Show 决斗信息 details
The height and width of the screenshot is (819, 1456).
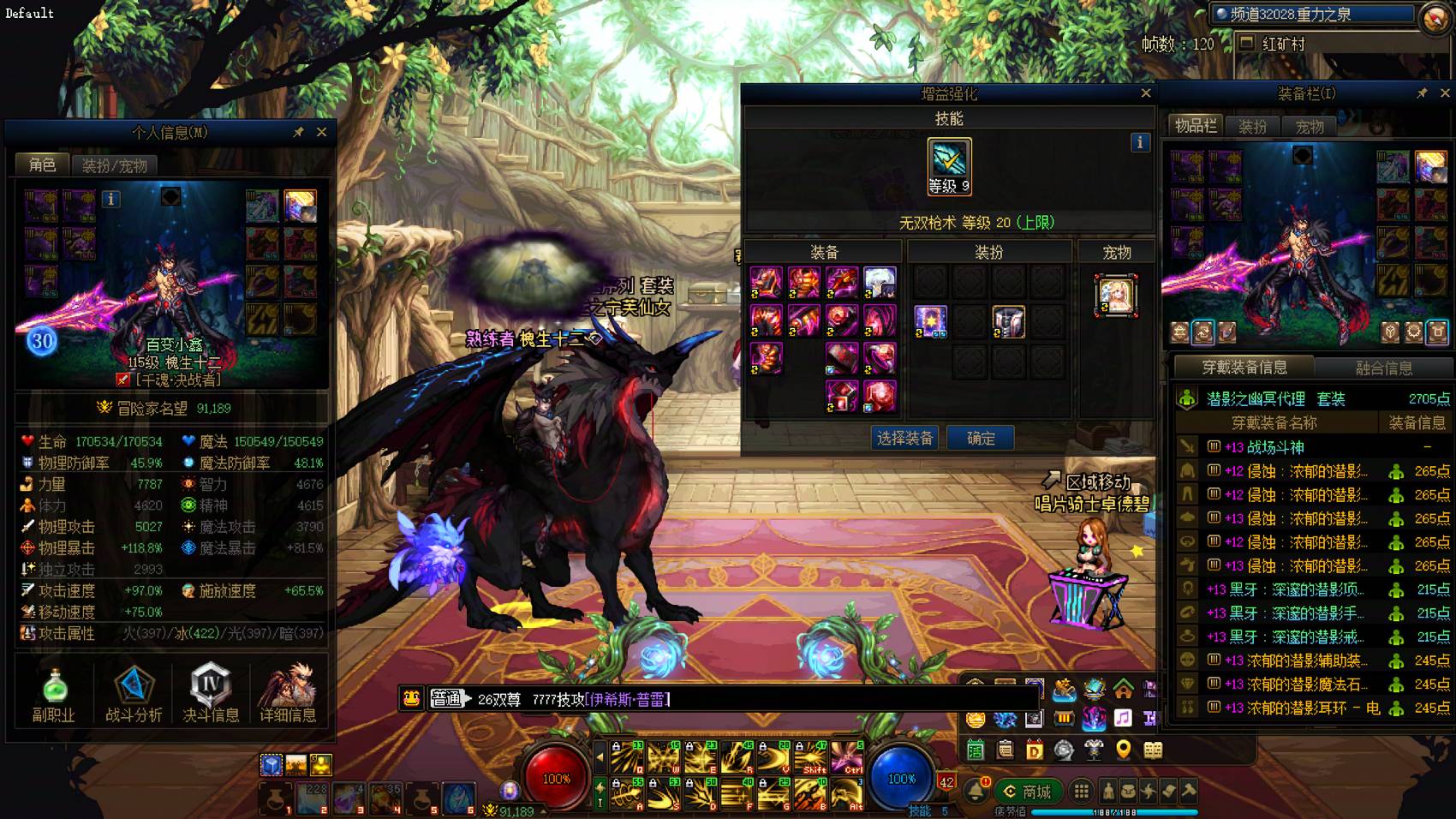211,694
